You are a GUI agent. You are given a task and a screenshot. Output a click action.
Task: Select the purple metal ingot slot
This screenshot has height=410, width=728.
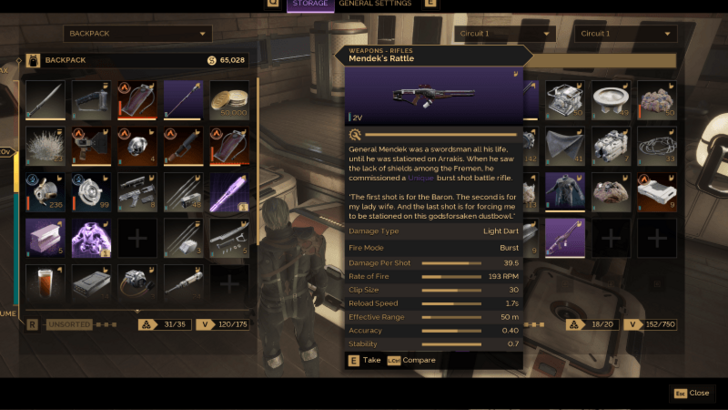tap(45, 238)
